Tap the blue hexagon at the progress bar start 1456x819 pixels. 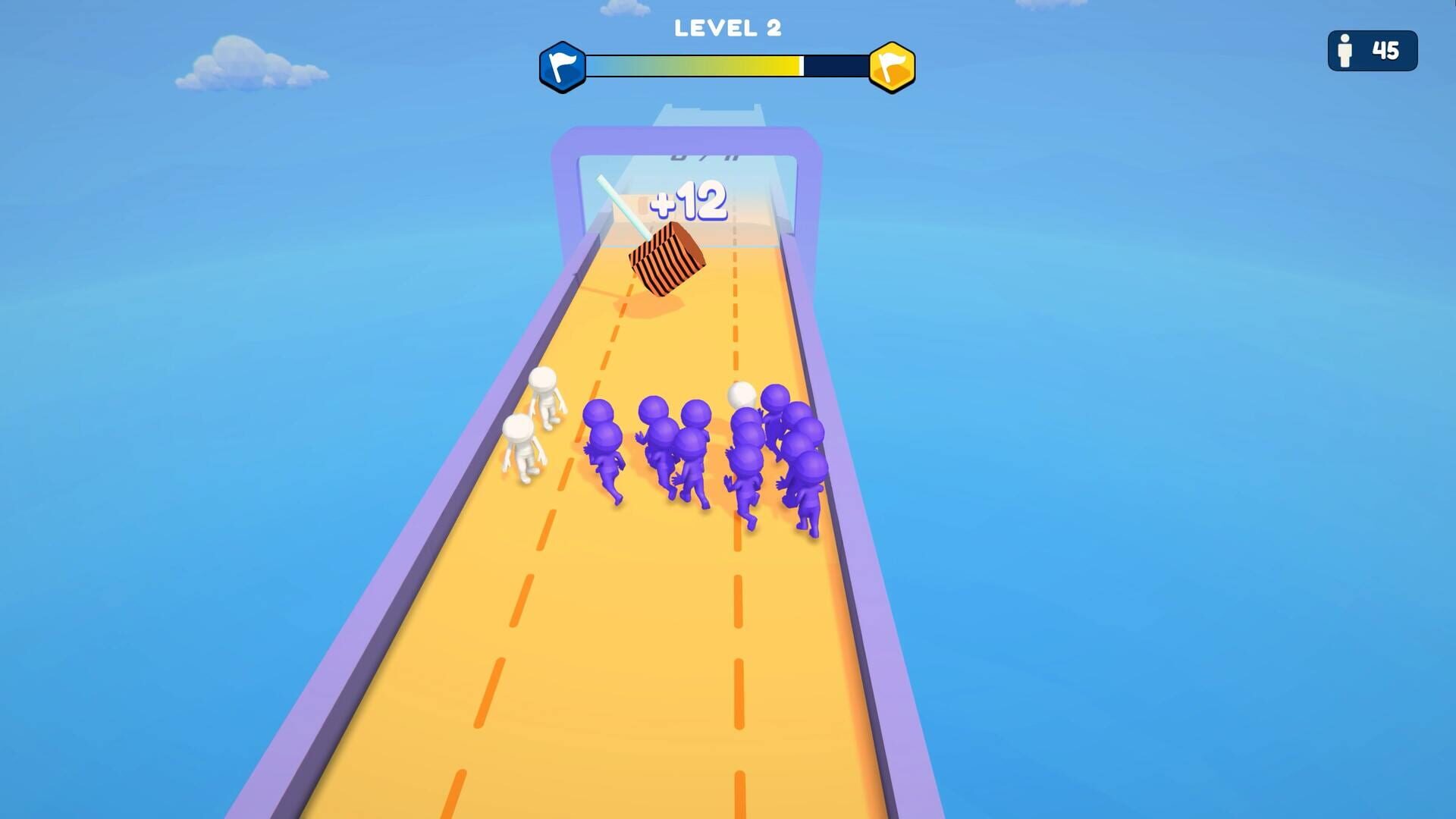point(564,67)
